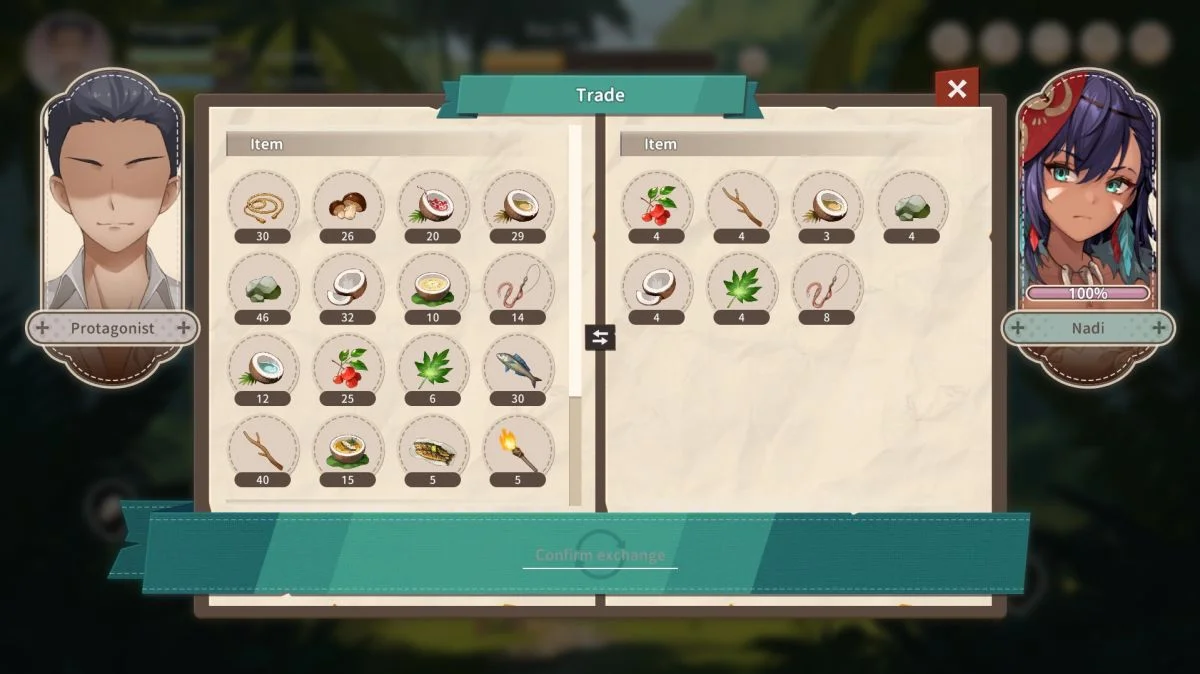
Task: Choose Nadi's split white coconut
Action: click(656, 286)
